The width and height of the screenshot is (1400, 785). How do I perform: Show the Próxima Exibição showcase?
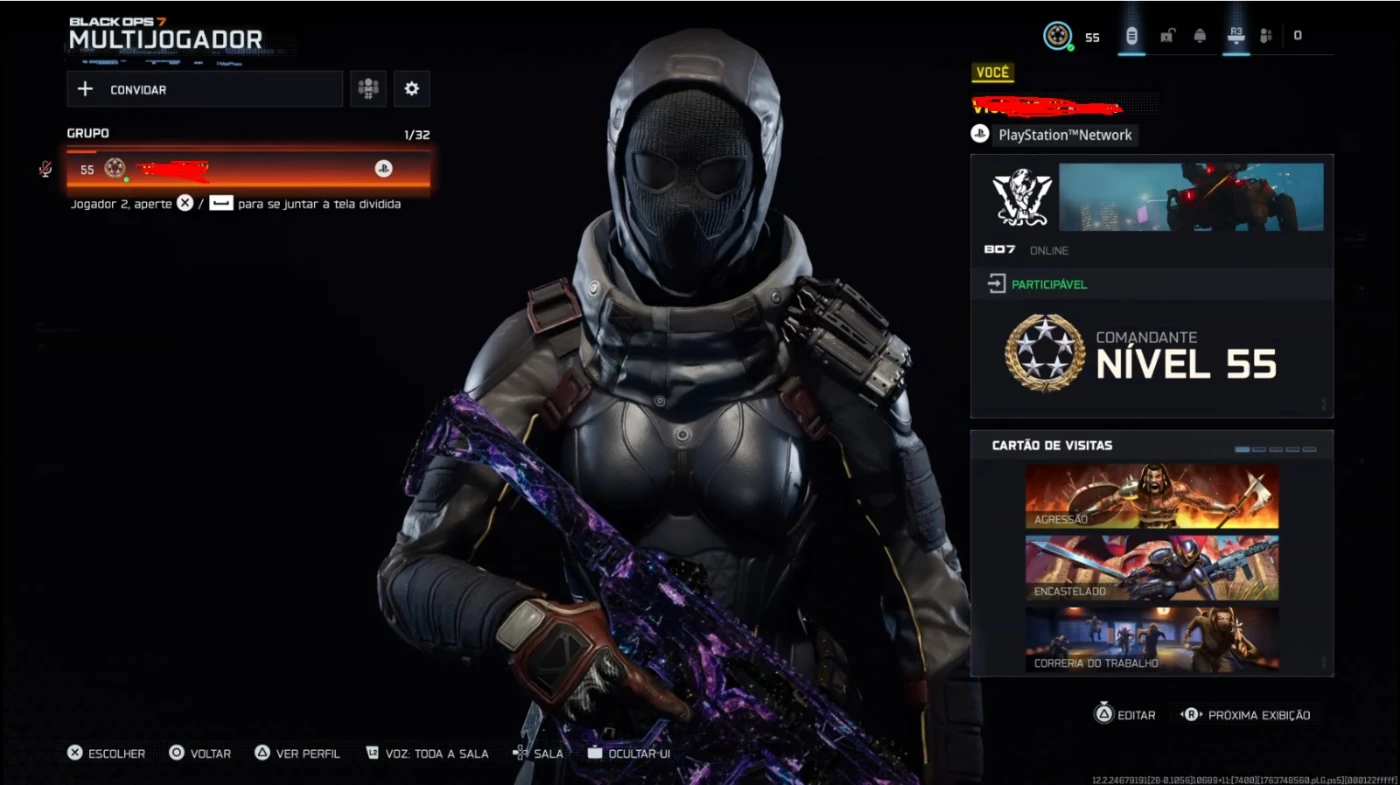pyautogui.click(x=1246, y=715)
